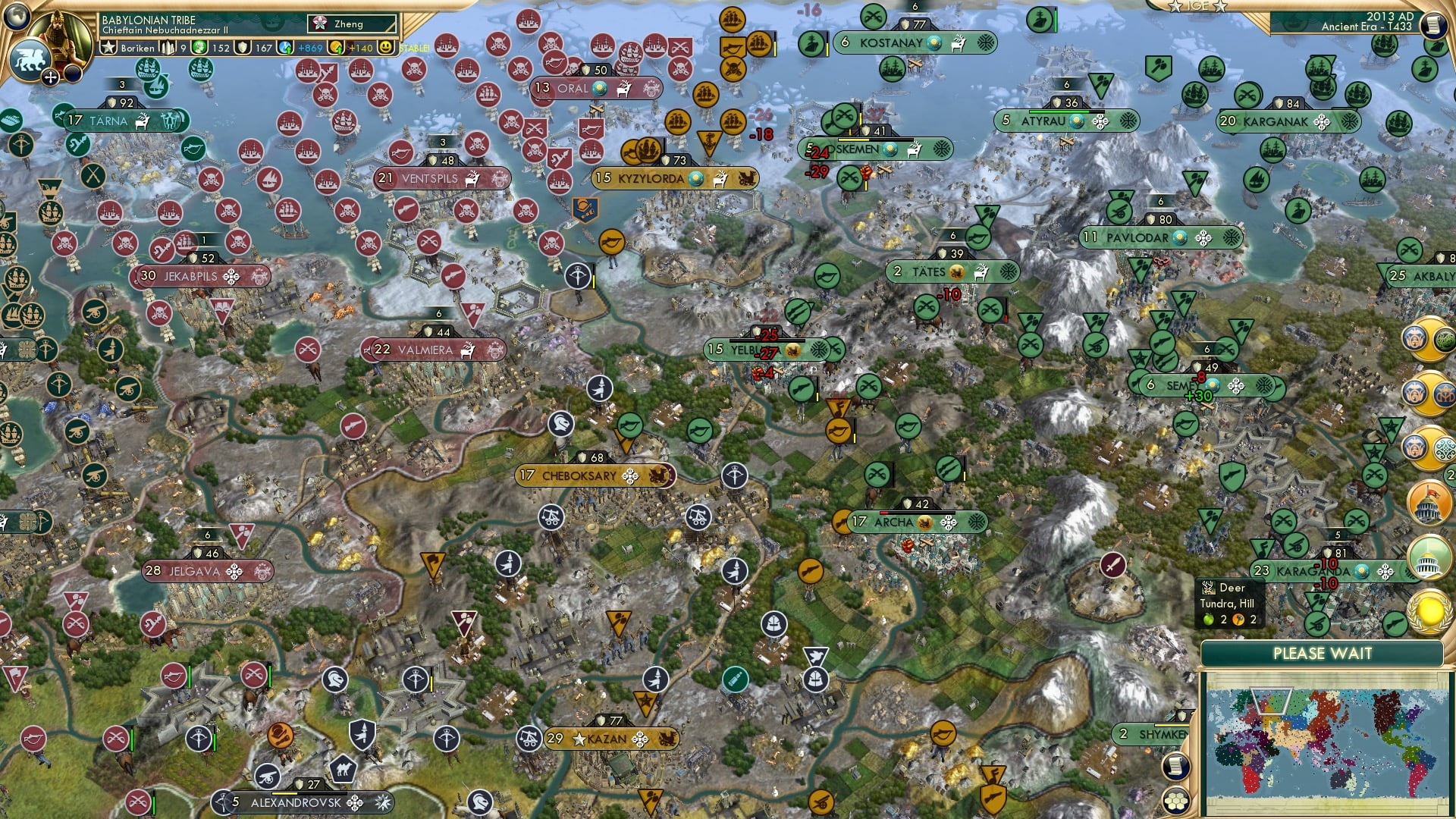
Task: Click the happiness smiley icon in top bar
Action: pyautogui.click(x=387, y=48)
